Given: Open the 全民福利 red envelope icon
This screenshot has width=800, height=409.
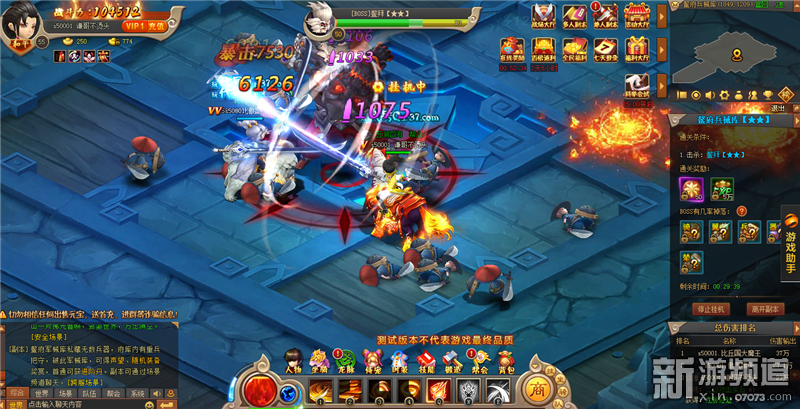Looking at the screenshot, I should click(x=573, y=48).
